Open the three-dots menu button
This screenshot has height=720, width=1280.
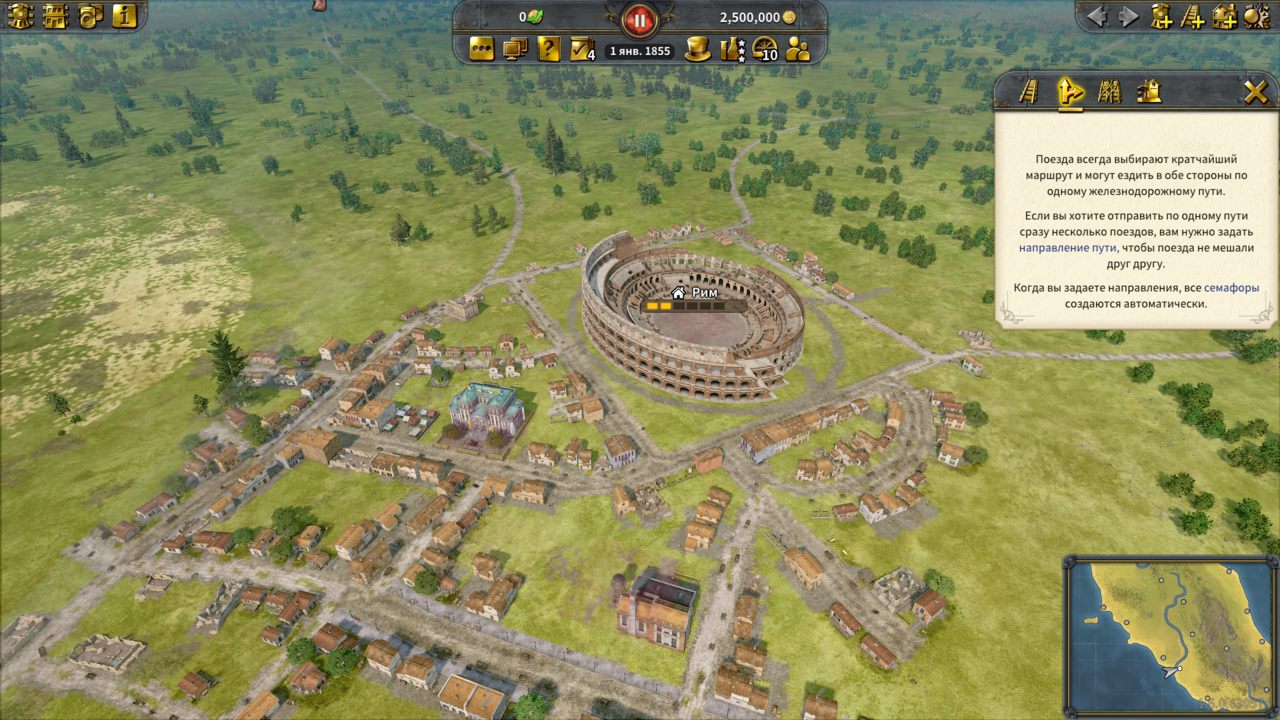tap(482, 49)
